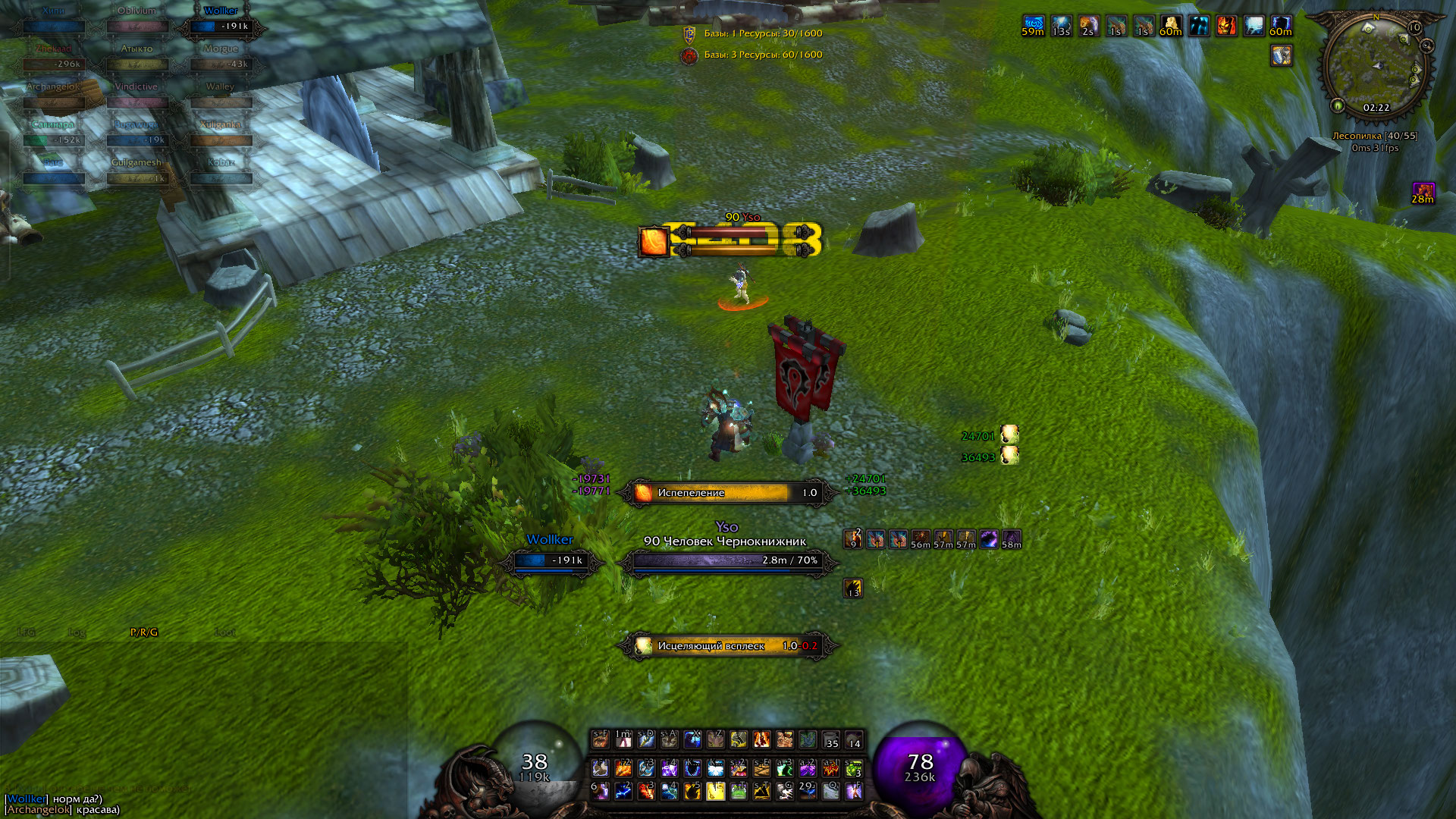Use the chain lightning ability bound to 2

(x=623, y=792)
